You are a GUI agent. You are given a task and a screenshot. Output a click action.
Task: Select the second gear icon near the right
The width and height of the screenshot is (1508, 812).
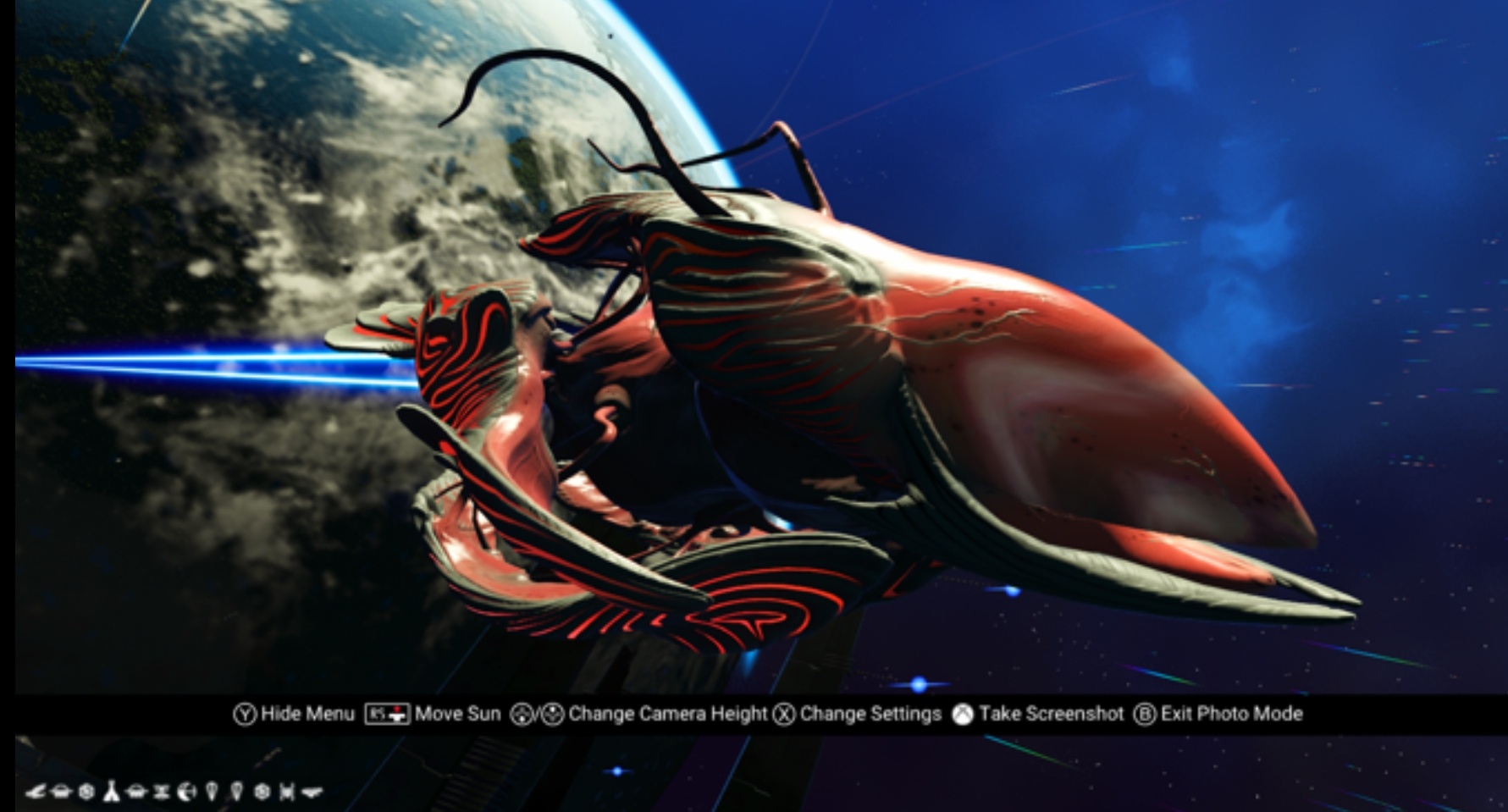263,792
